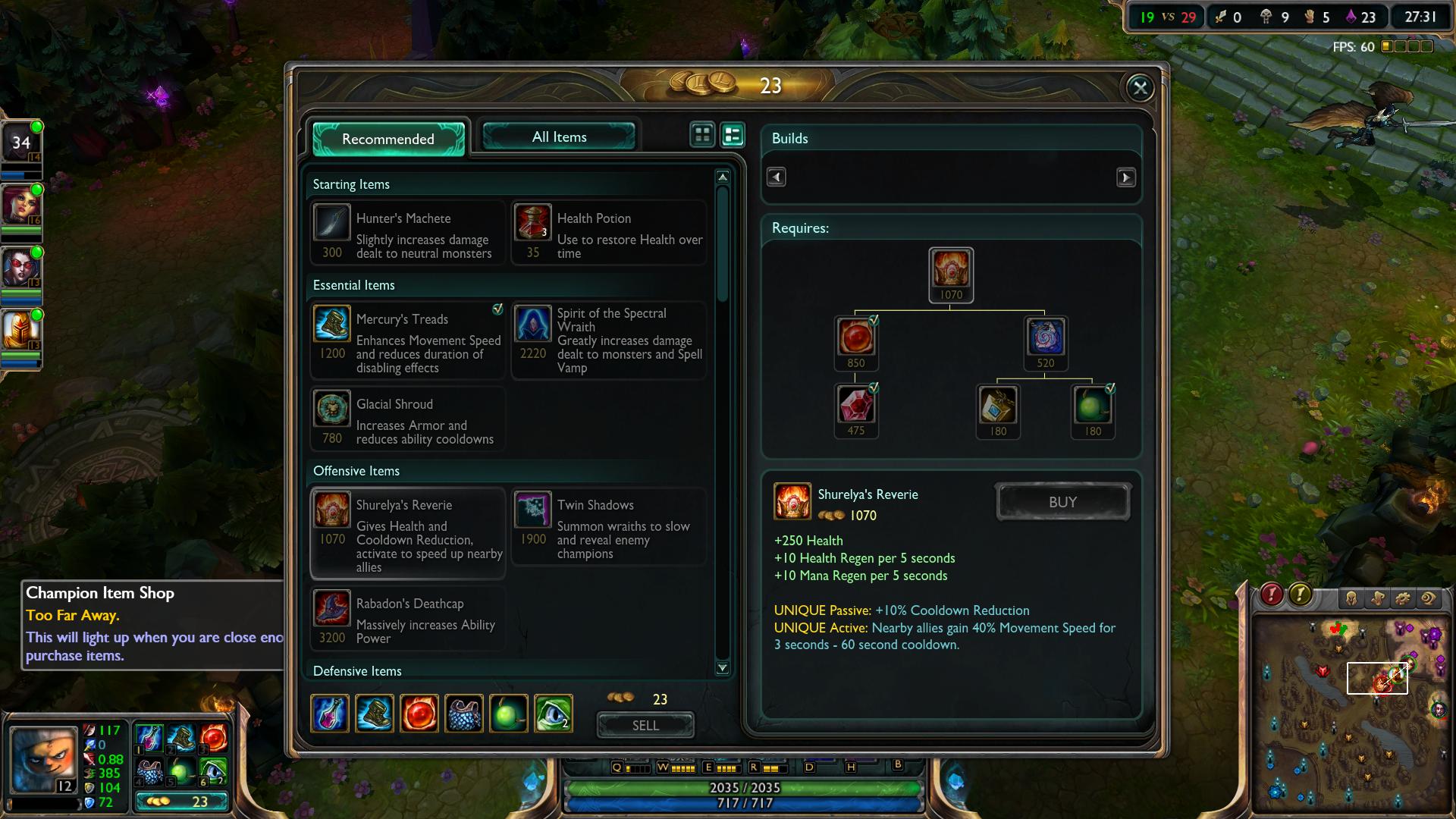Click the Builds left arrow
This screenshot has height=819, width=1456.
point(776,177)
